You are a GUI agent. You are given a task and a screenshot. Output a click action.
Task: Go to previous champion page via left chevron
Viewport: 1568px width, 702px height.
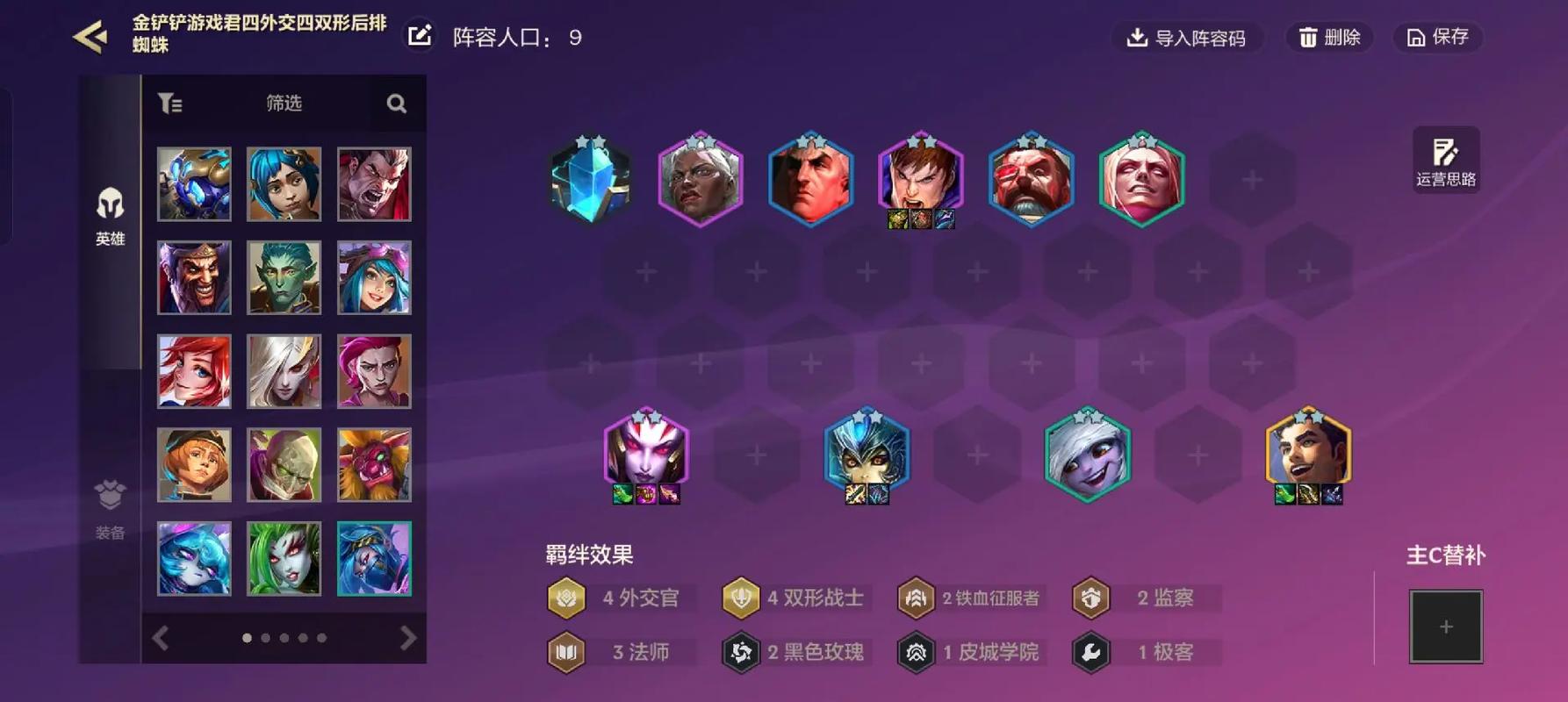coord(161,638)
